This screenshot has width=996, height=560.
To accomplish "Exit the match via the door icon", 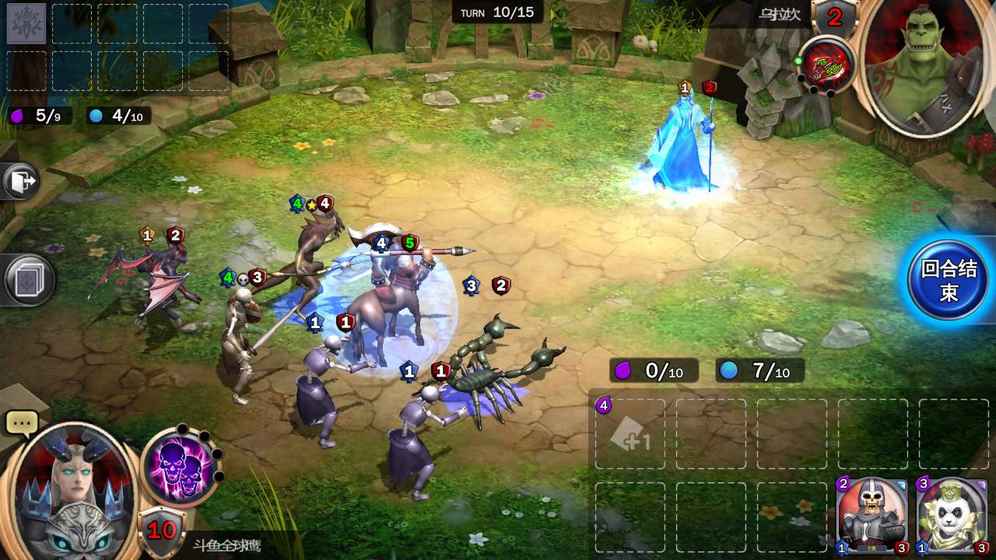I will coord(19,182).
